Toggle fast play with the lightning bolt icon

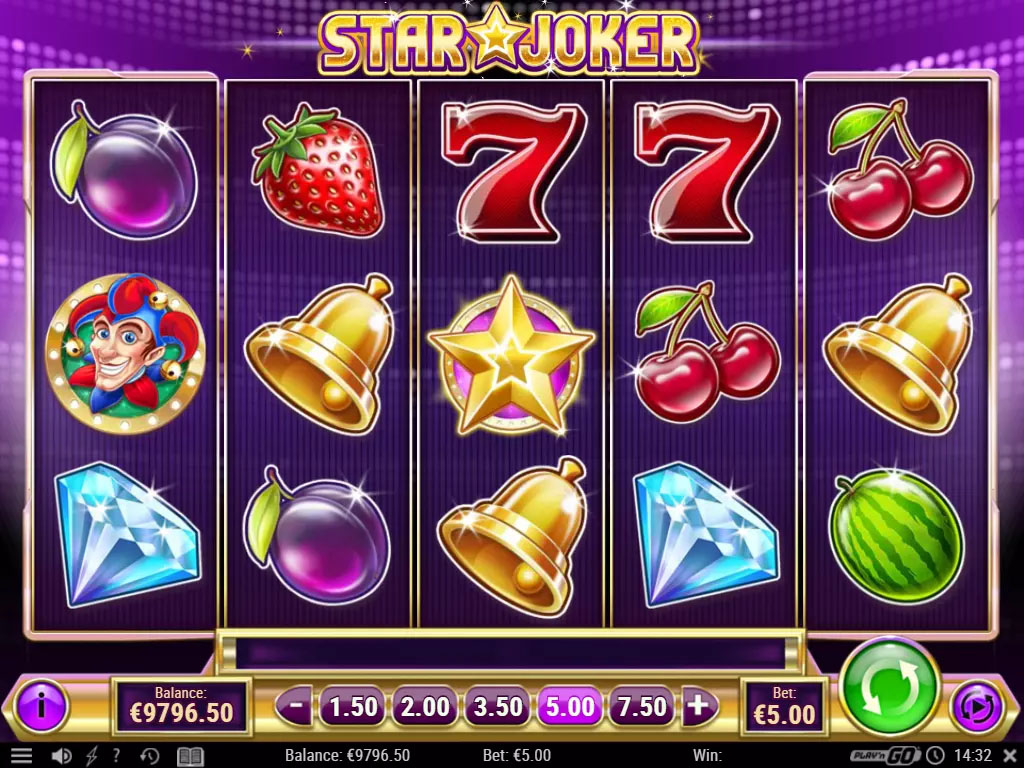(x=93, y=756)
